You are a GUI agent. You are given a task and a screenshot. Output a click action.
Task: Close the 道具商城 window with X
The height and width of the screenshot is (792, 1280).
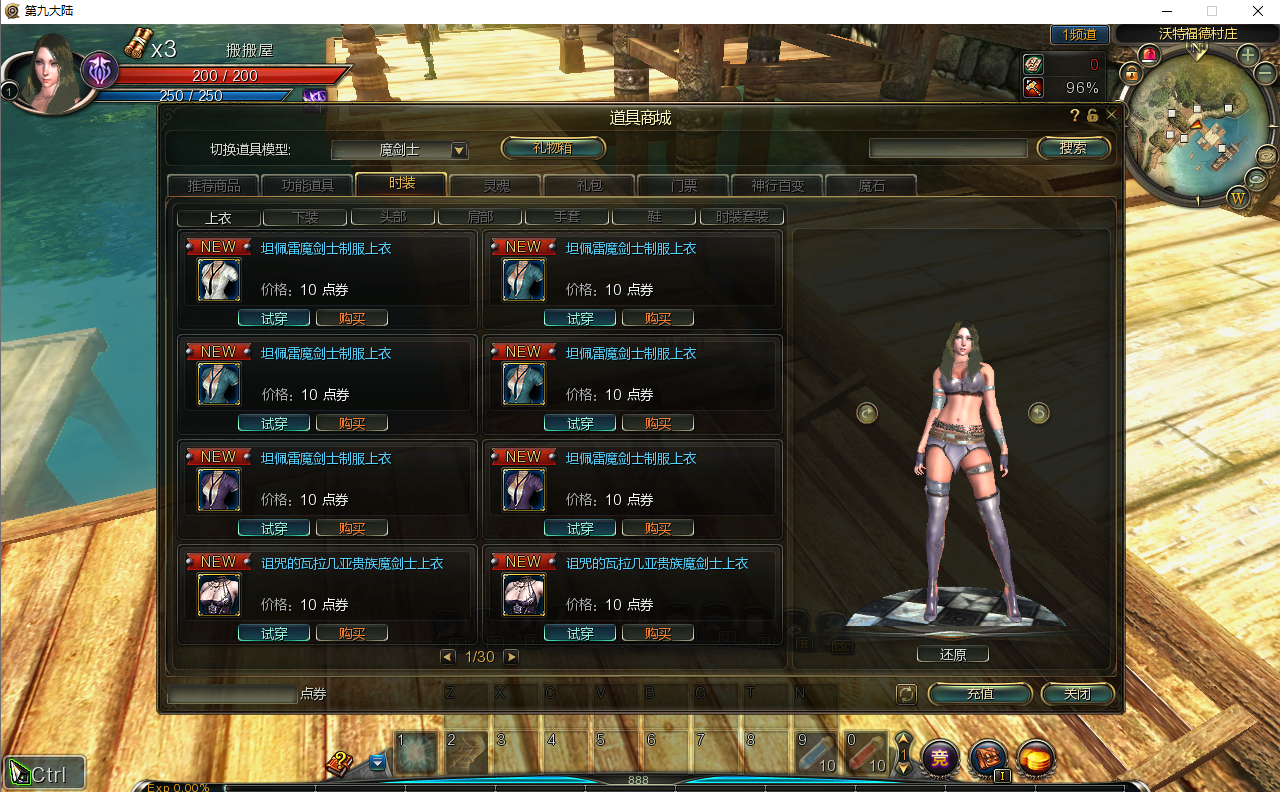point(1111,115)
